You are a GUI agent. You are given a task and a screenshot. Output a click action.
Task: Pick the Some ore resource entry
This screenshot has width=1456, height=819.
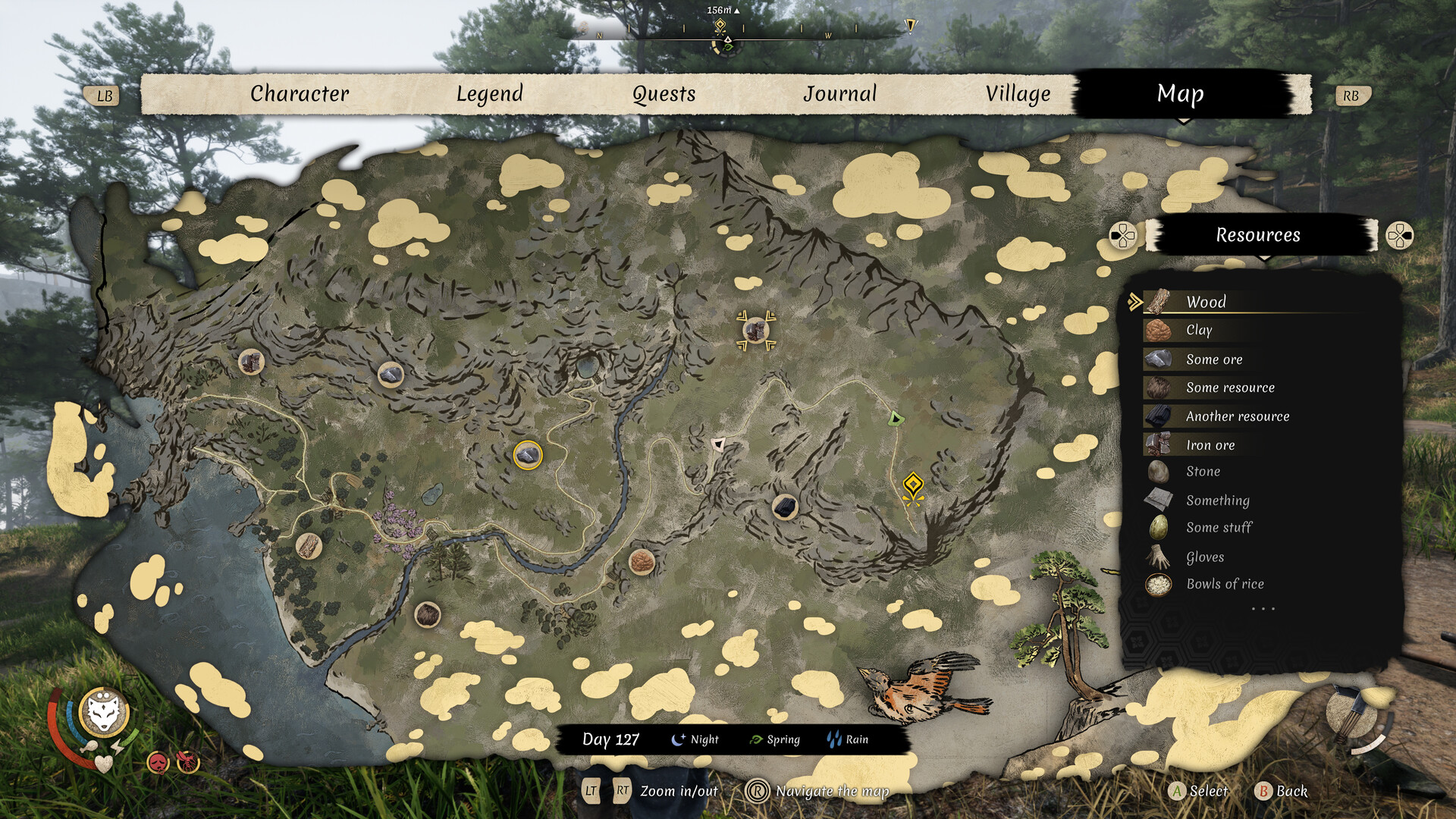(1214, 359)
